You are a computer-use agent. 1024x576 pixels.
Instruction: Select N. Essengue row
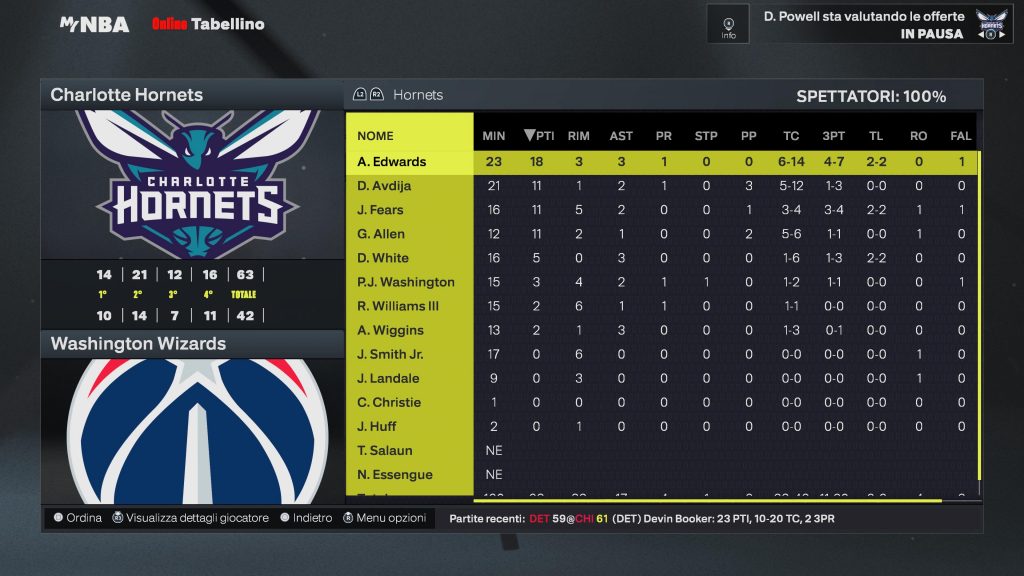tap(395, 474)
